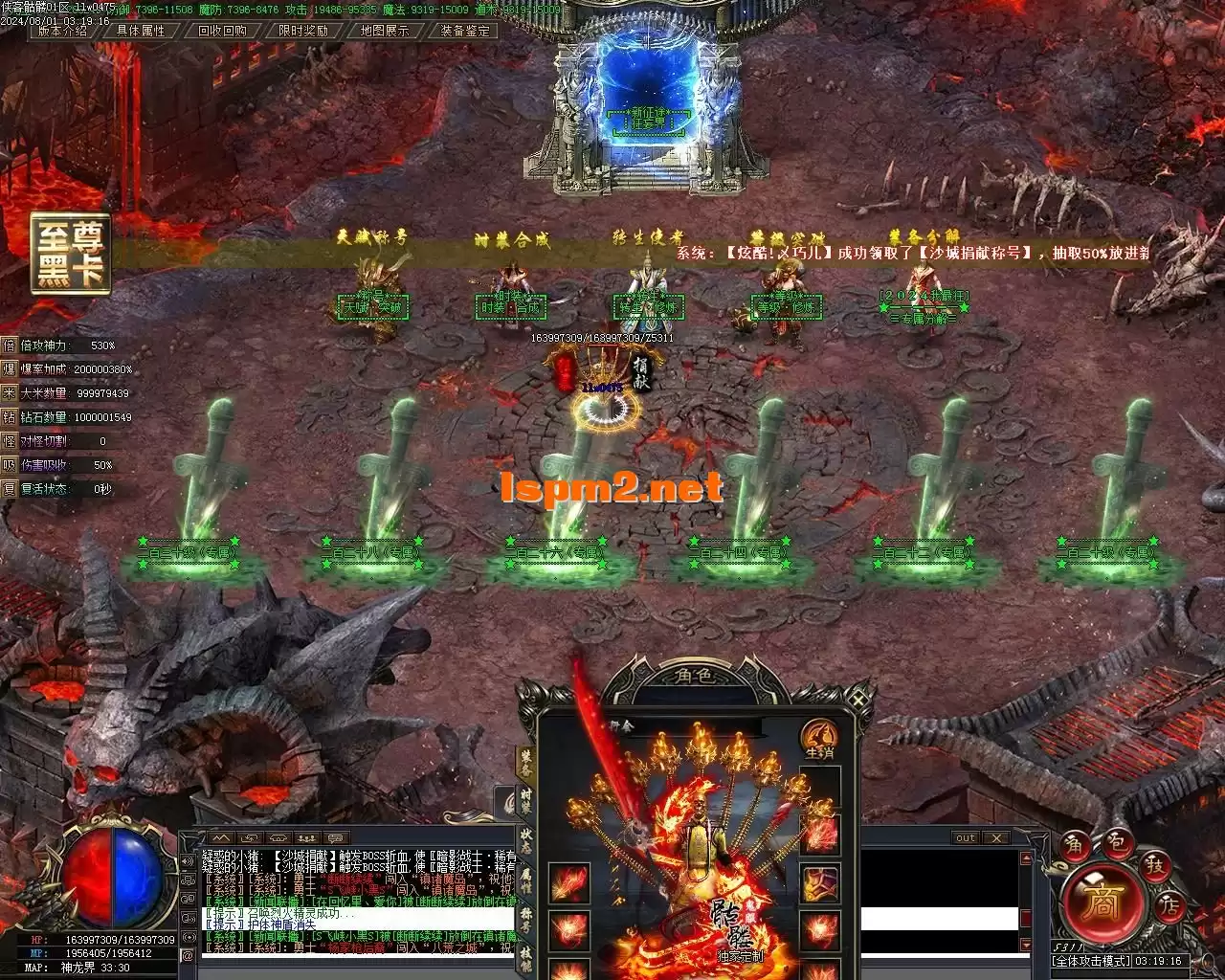Open the 限时奖励 rewards button
Screen dimensions: 1225x980
pyautogui.click(x=303, y=31)
